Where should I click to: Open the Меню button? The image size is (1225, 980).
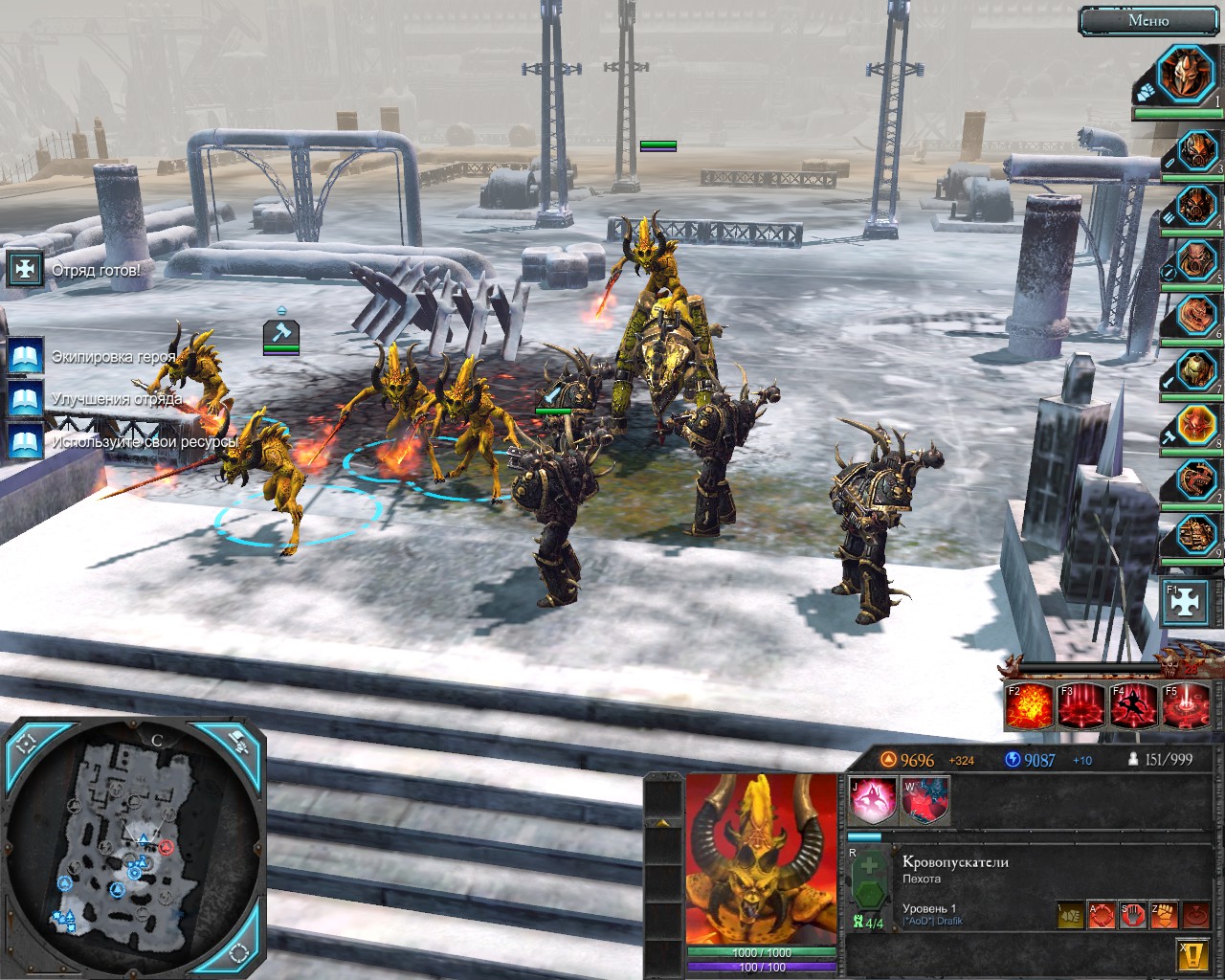click(x=1148, y=20)
